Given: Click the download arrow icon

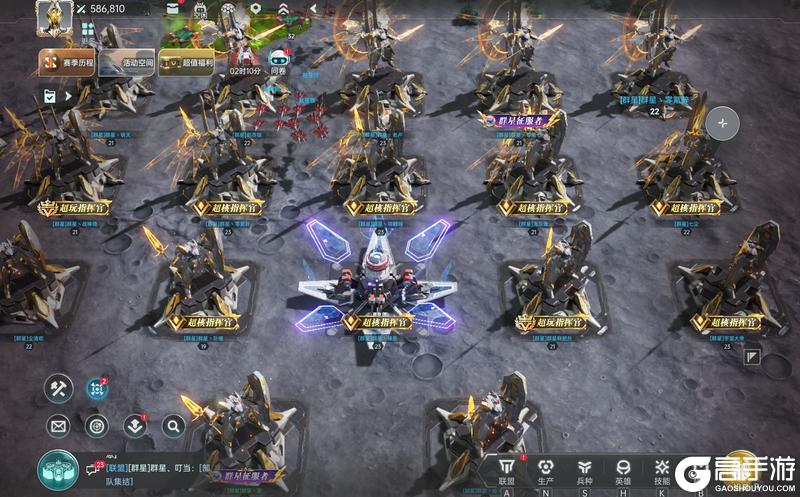Looking at the screenshot, I should point(135,426).
